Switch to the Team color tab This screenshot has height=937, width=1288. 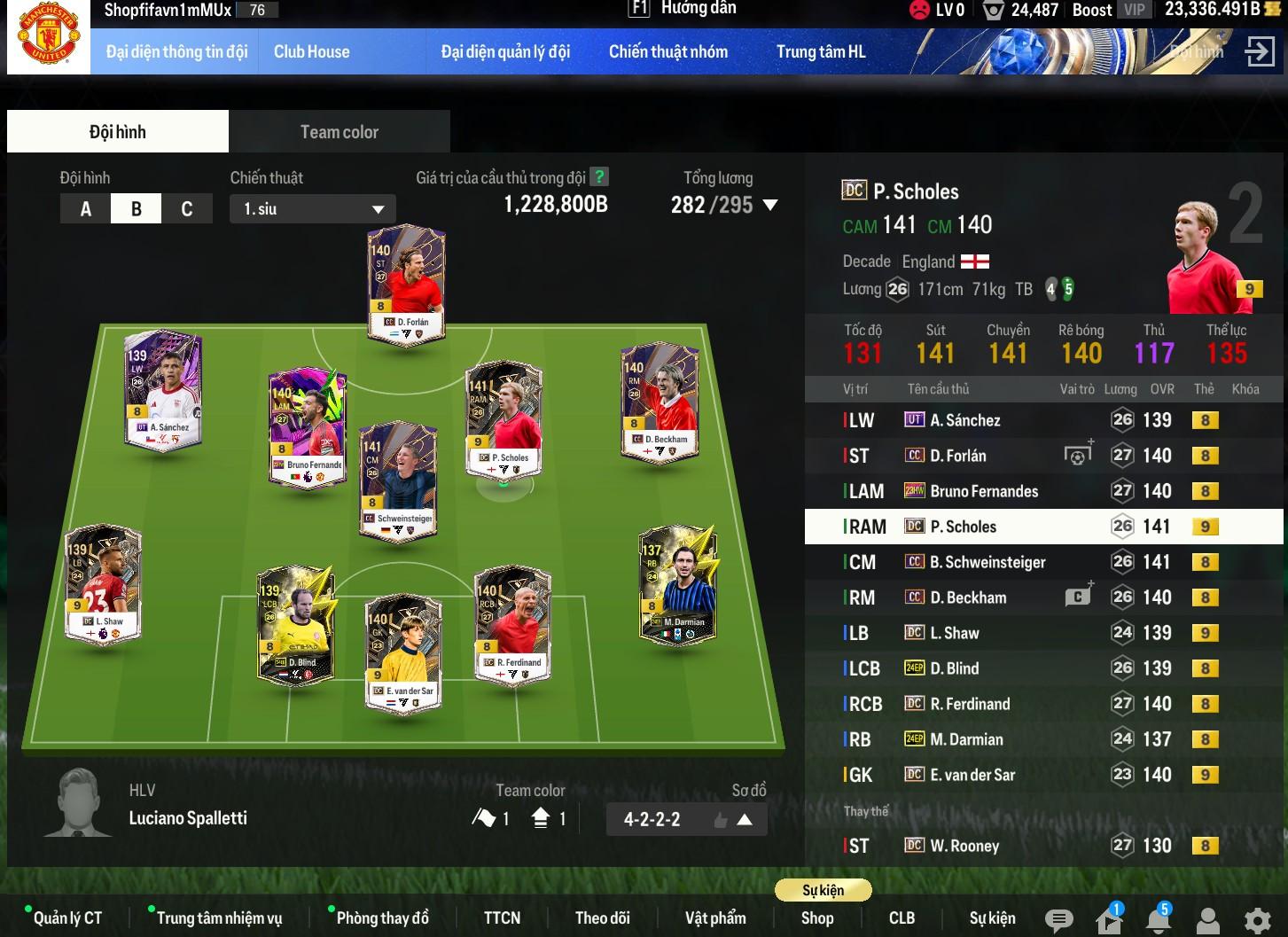(x=339, y=132)
